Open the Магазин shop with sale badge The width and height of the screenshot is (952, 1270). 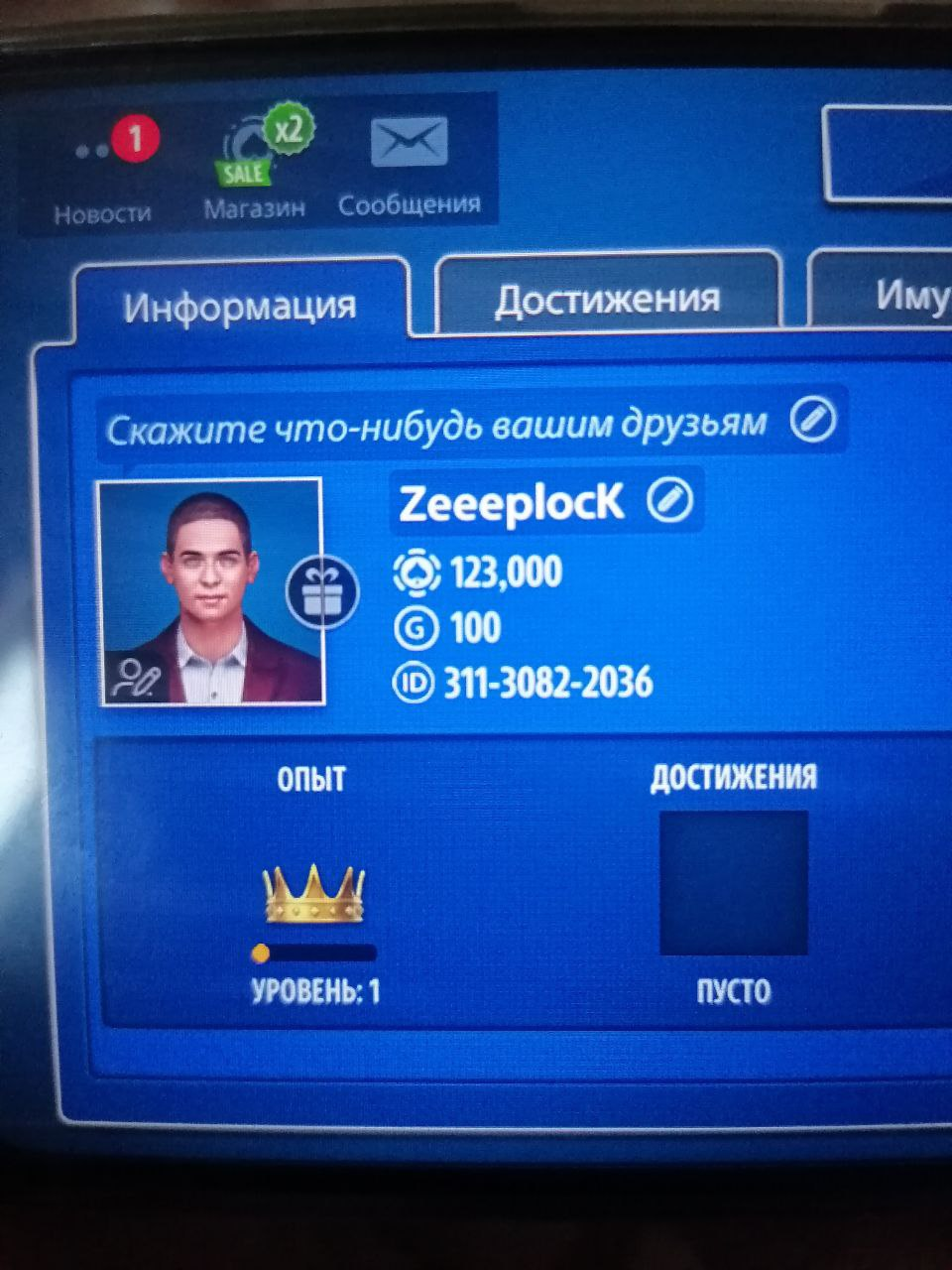click(x=256, y=164)
